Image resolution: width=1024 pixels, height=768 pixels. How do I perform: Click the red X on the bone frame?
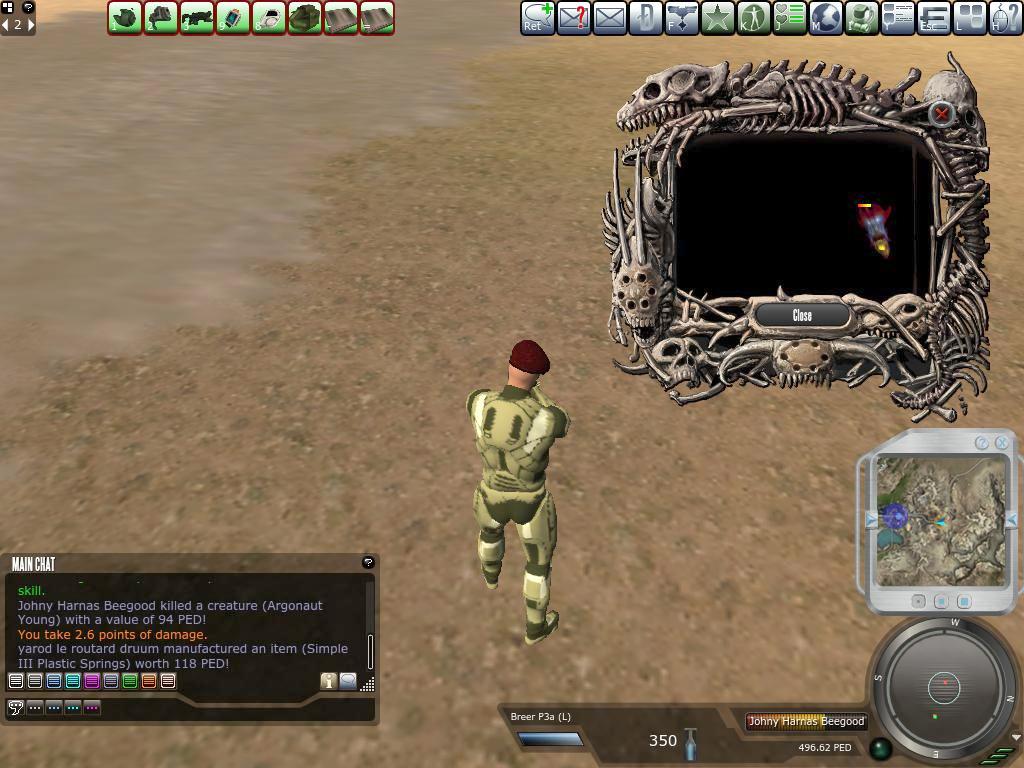click(x=941, y=114)
